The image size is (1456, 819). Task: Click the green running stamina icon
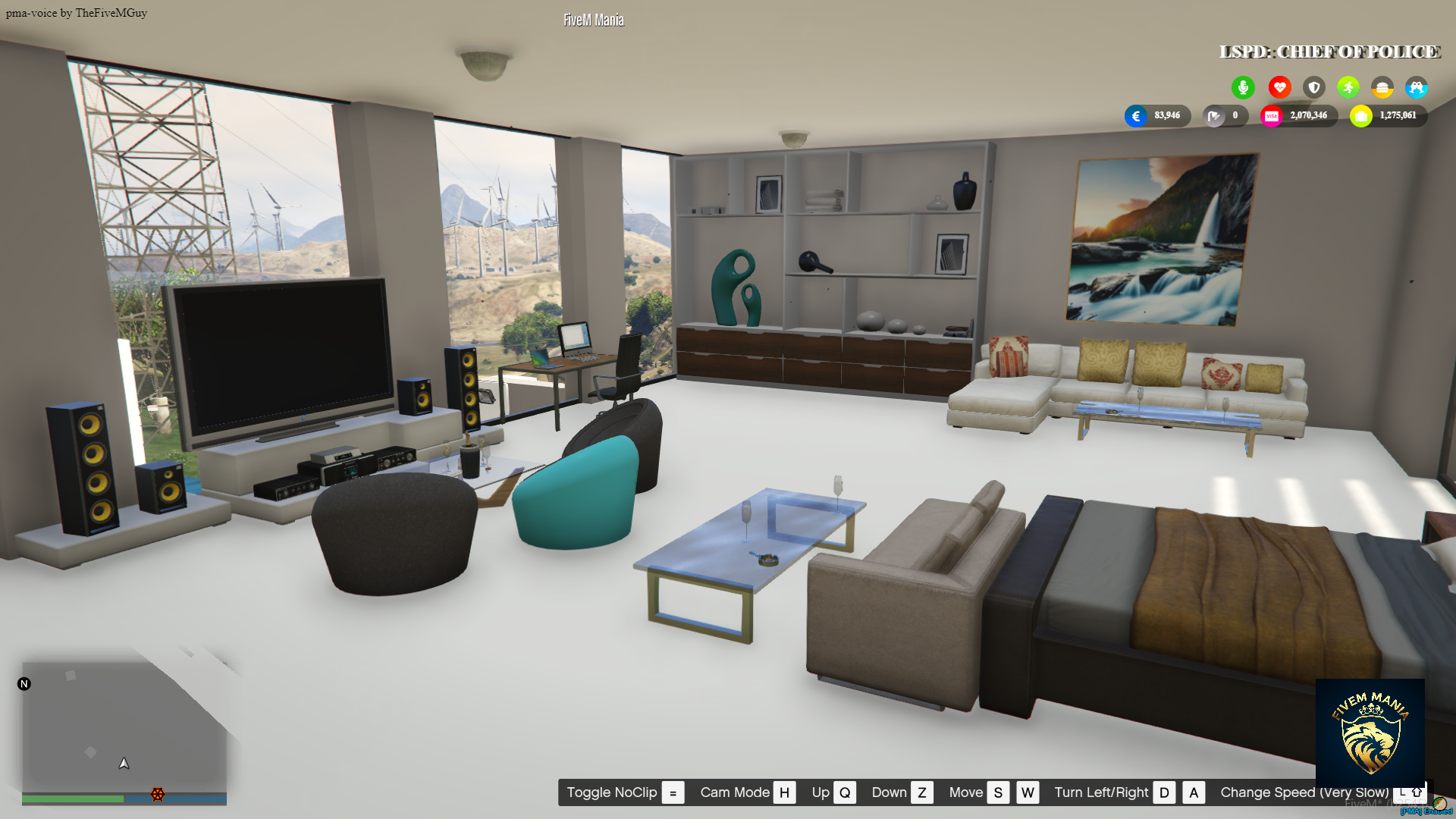pyautogui.click(x=1348, y=86)
